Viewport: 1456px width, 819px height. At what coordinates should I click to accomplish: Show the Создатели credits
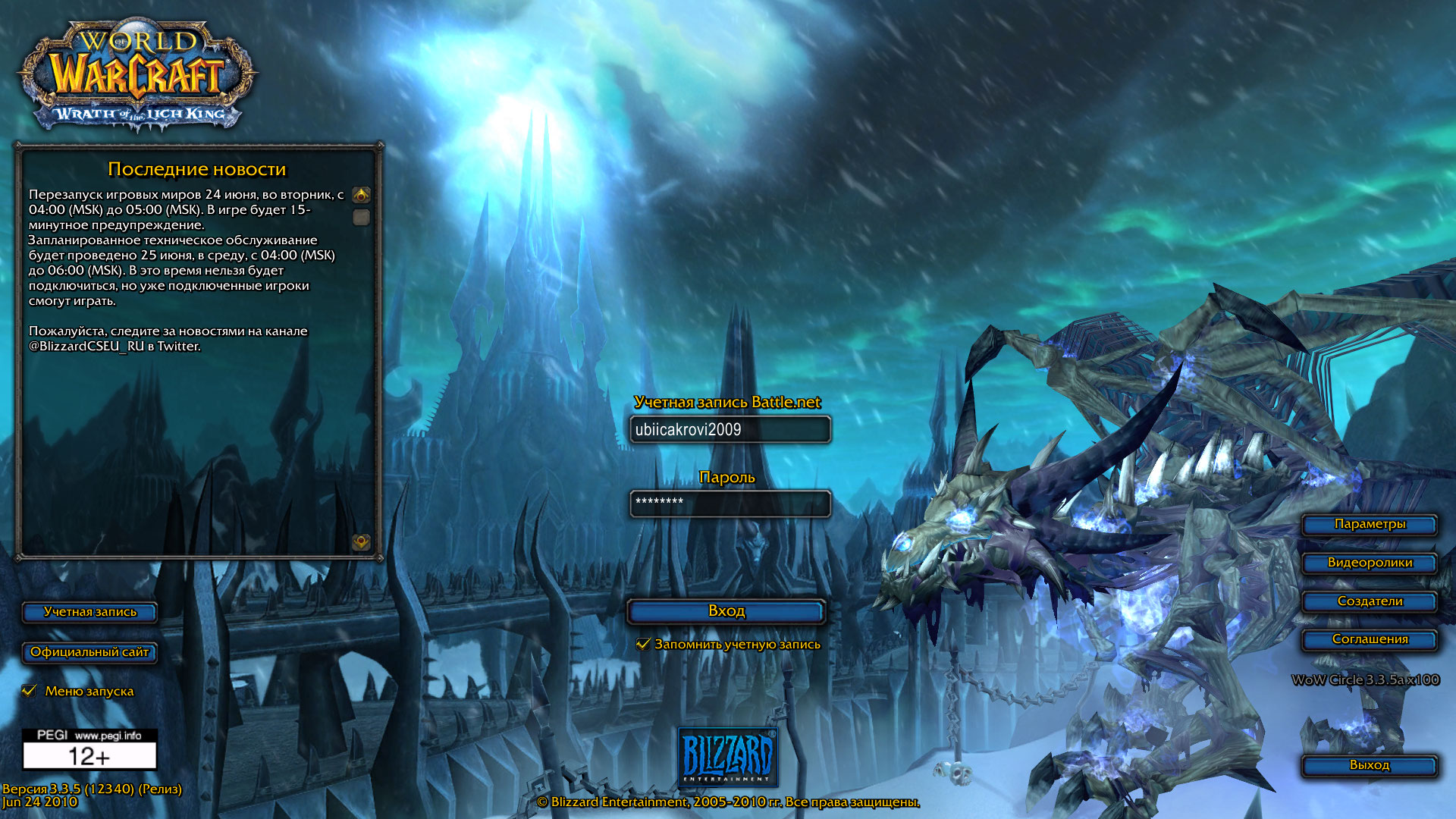pos(1369,601)
